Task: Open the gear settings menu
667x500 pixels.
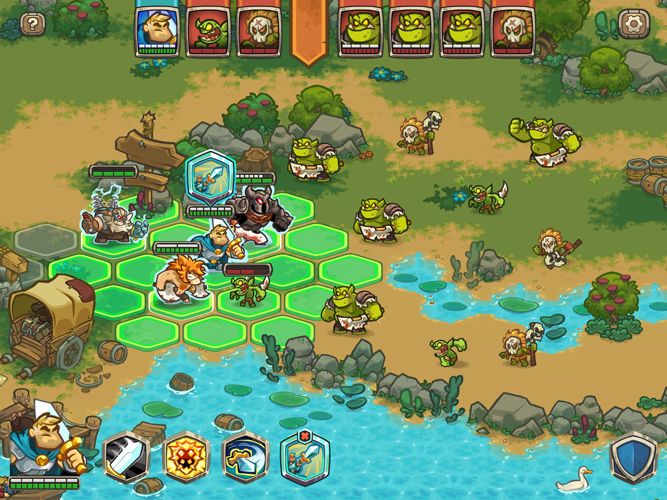Action: coord(631,23)
